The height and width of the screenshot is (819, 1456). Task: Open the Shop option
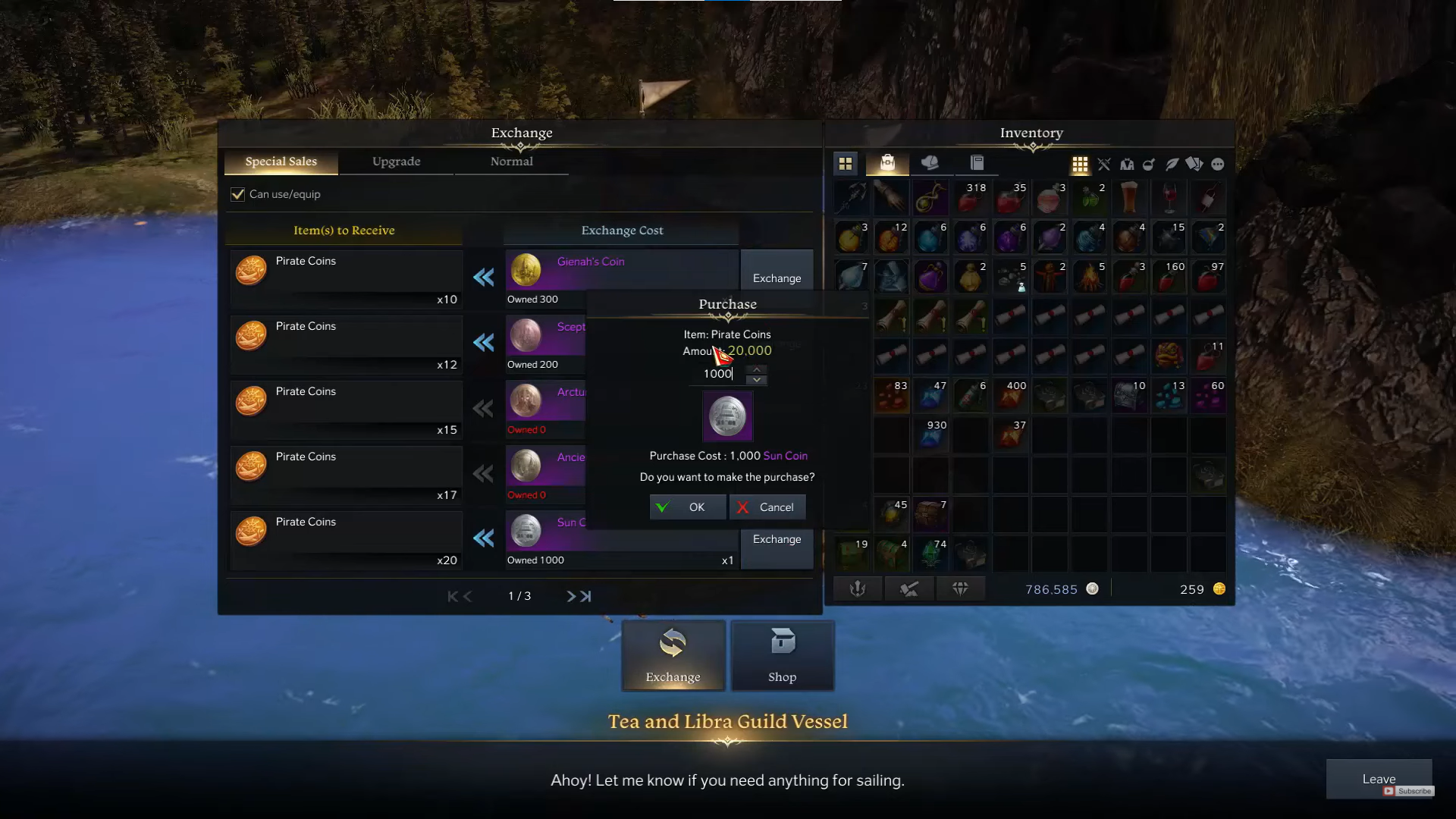pyautogui.click(x=782, y=656)
